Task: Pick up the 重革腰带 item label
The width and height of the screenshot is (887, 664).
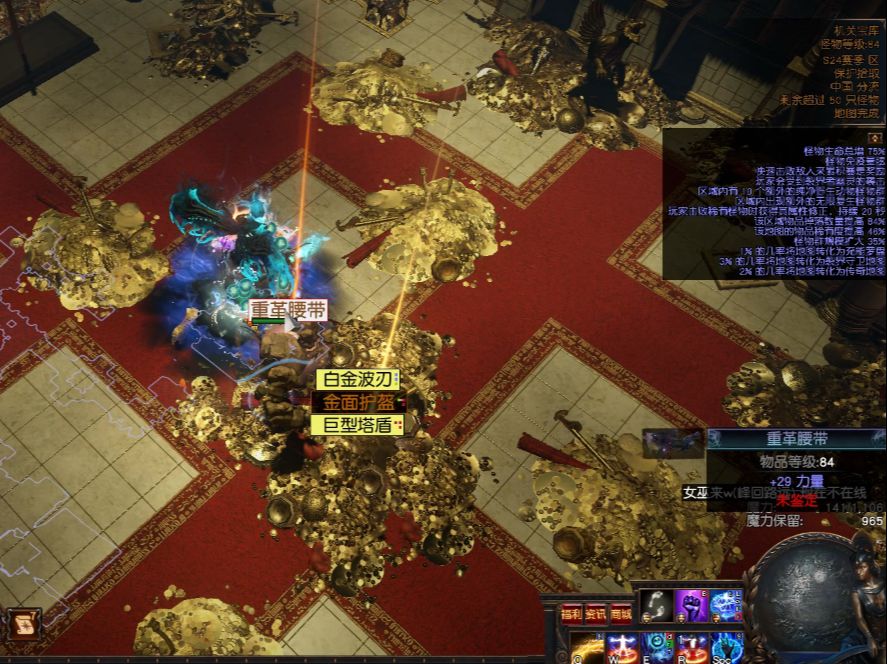Action: (x=288, y=310)
